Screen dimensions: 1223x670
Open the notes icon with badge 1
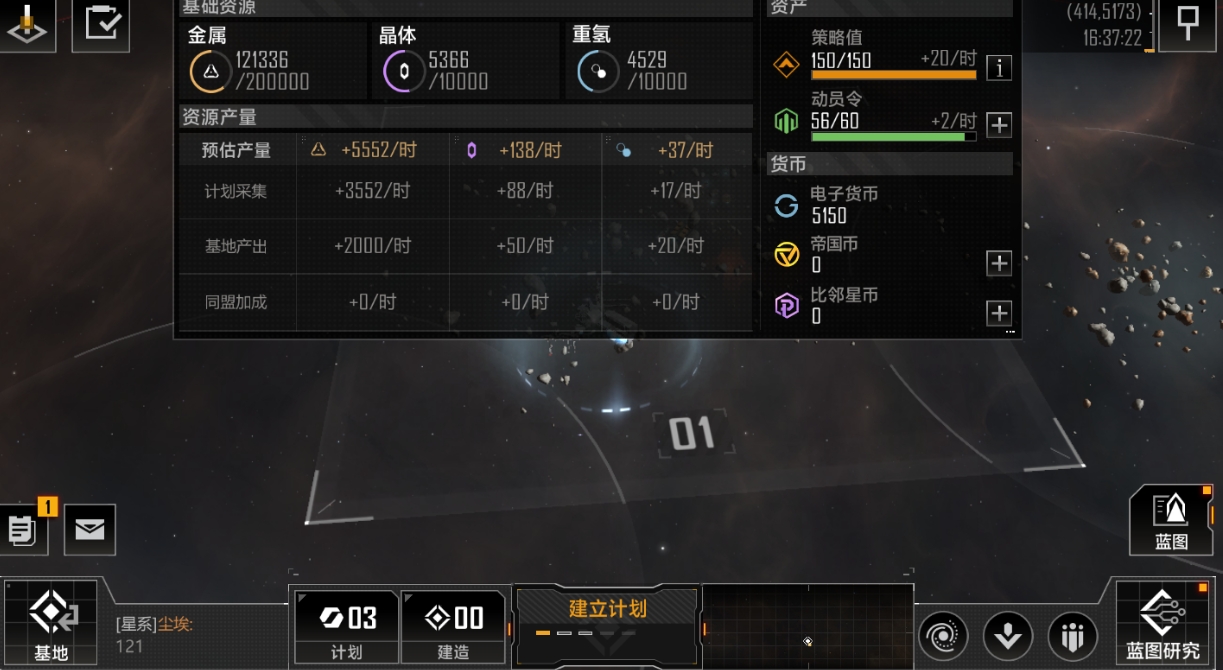[24, 529]
